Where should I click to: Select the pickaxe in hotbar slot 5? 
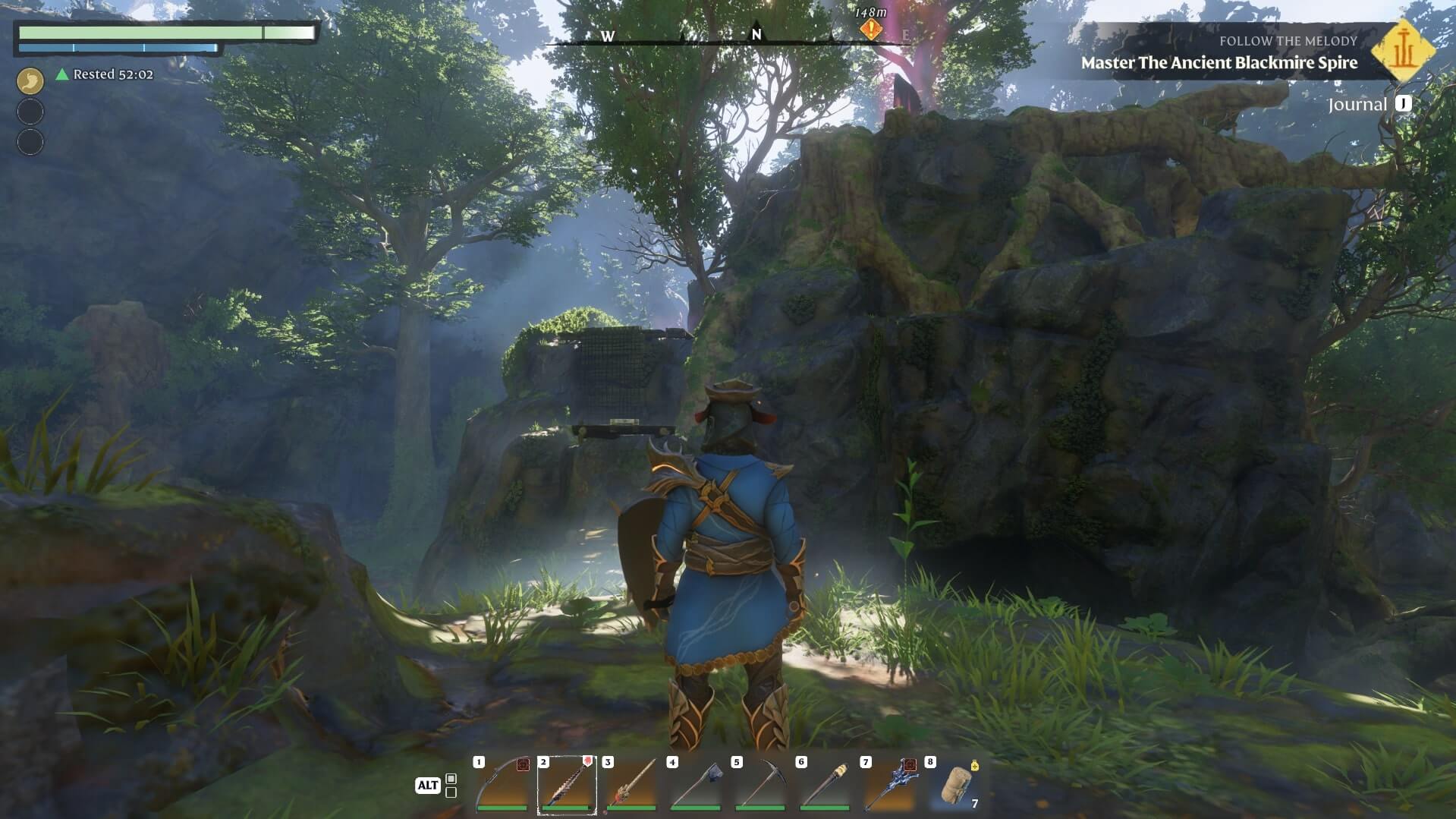tap(759, 785)
